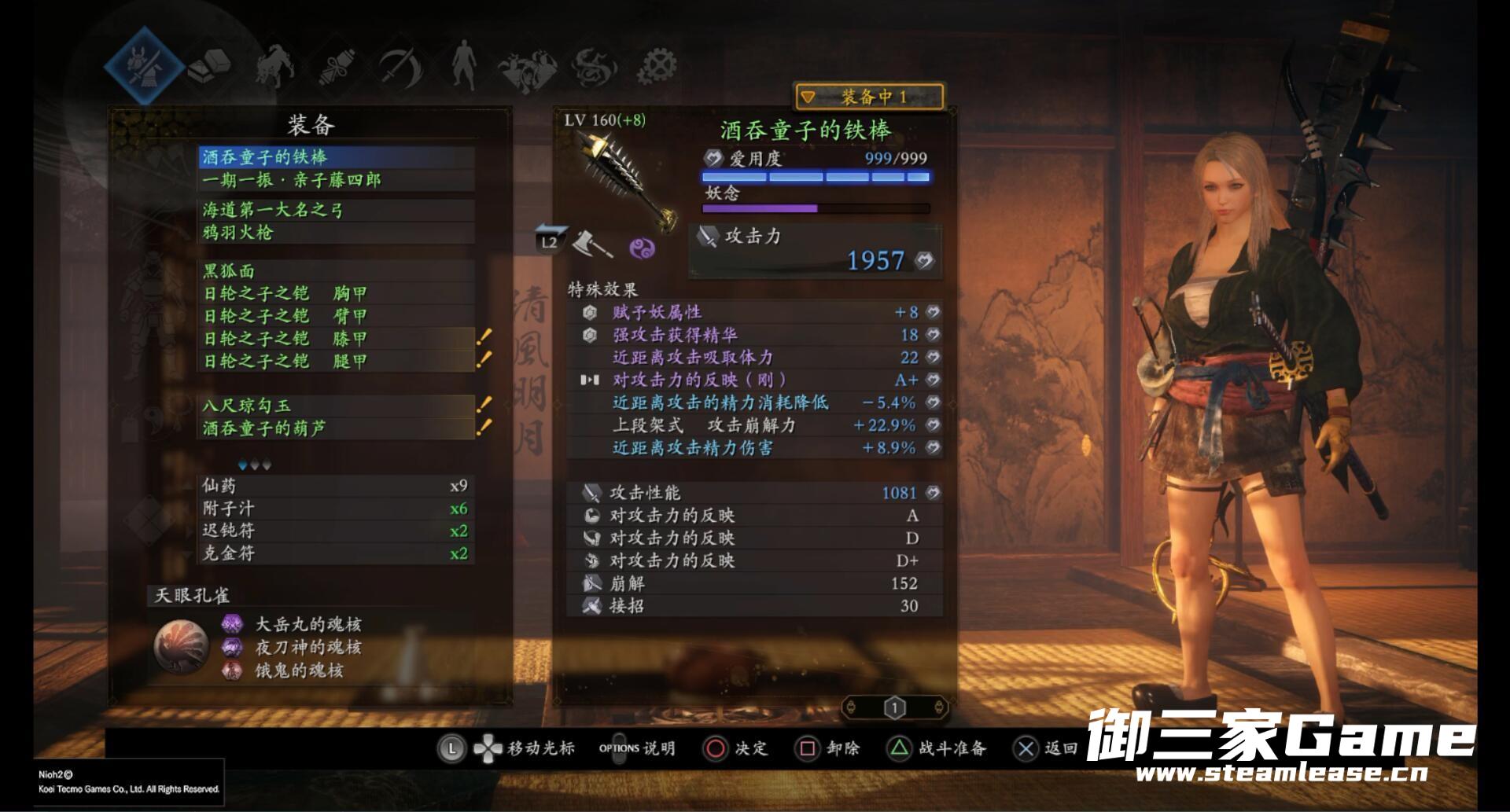Select the 黑狐面 head armor slot
Viewport: 1510px width, 812px height.
click(337, 271)
